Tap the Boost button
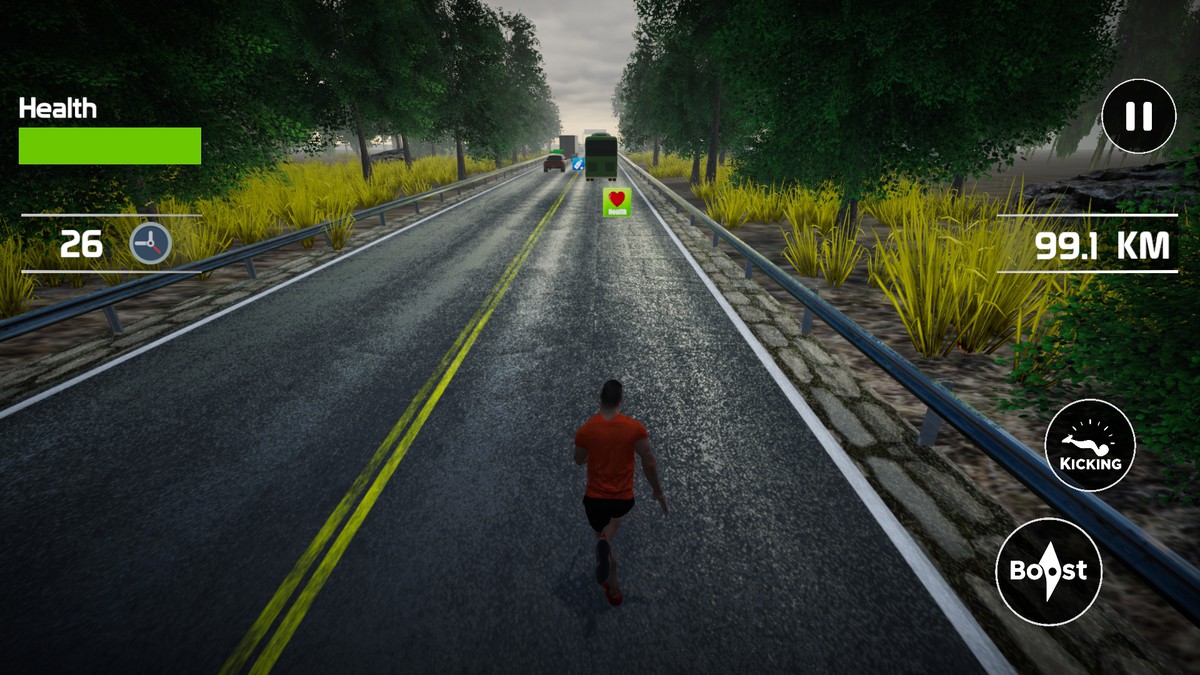 coord(1048,571)
